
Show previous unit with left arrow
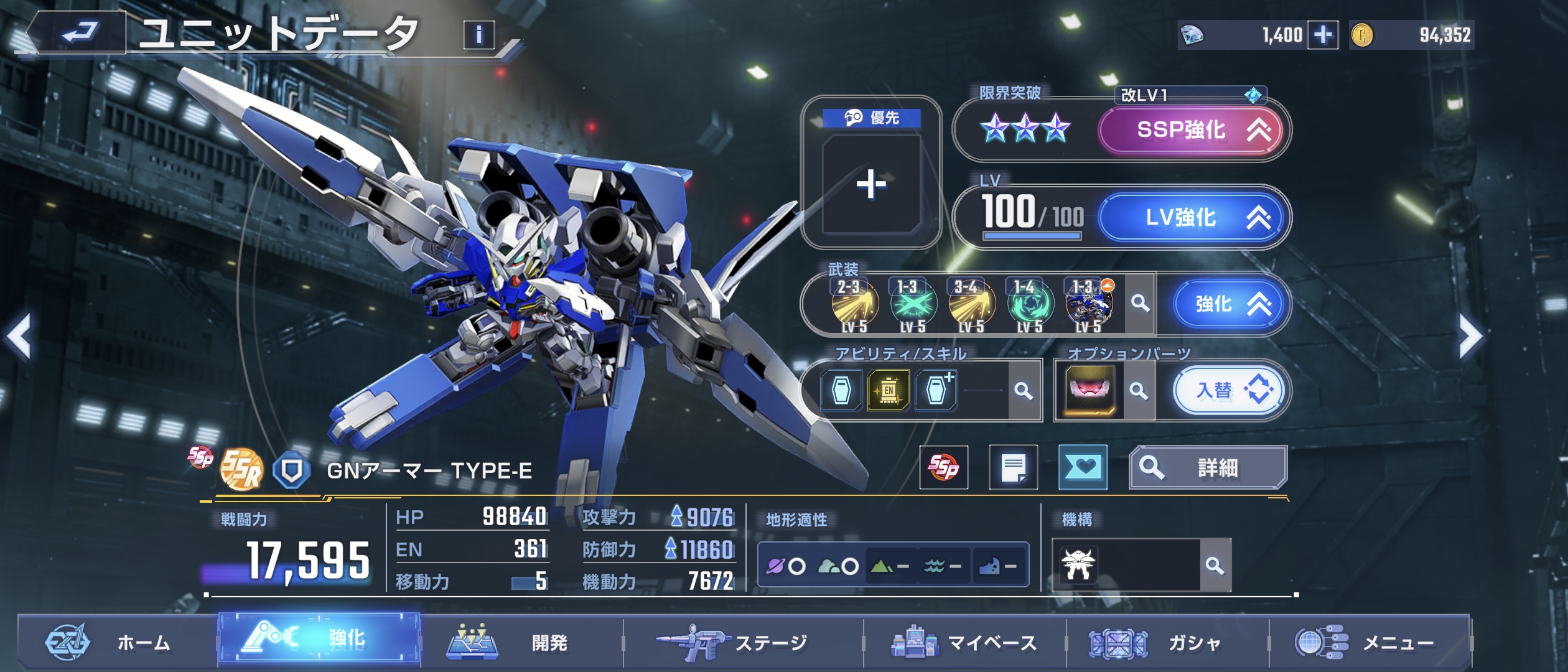(x=20, y=337)
